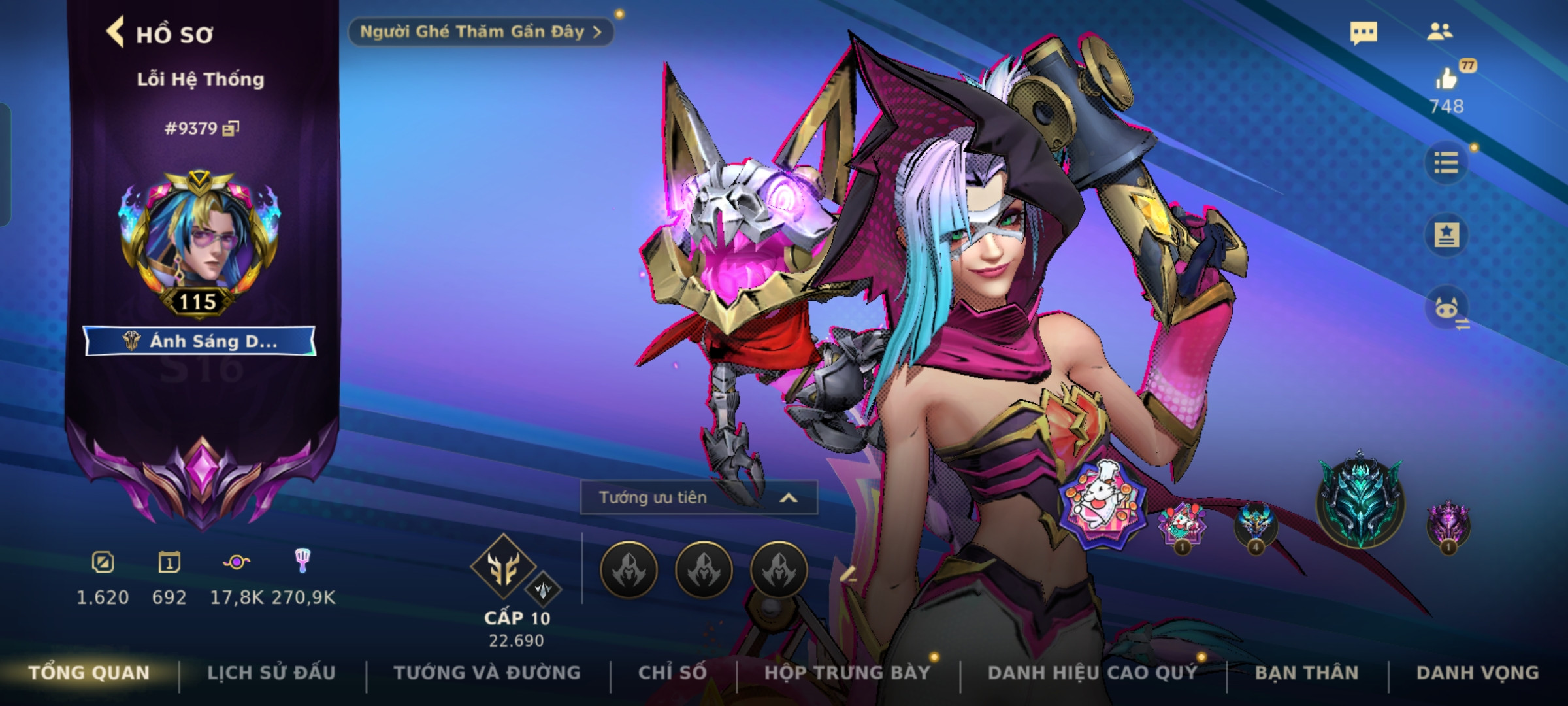Copy the #9379 player ID
Image resolution: width=1568 pixels, height=706 pixels.
(x=231, y=128)
